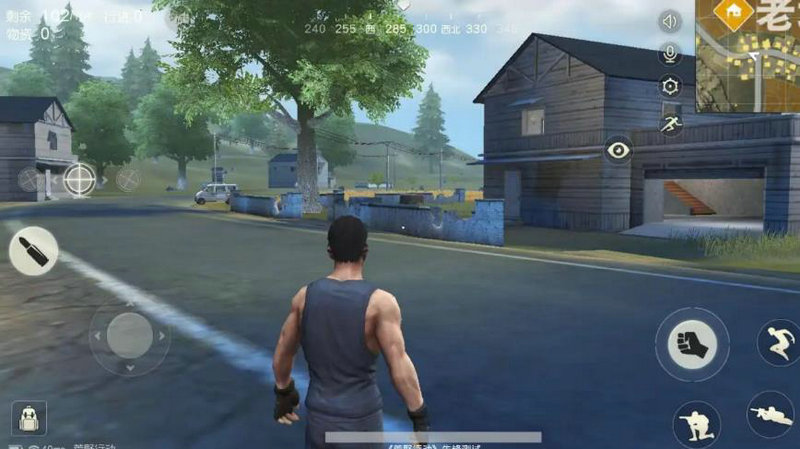Open the backpack inventory
The image size is (800, 449).
(x=28, y=417)
